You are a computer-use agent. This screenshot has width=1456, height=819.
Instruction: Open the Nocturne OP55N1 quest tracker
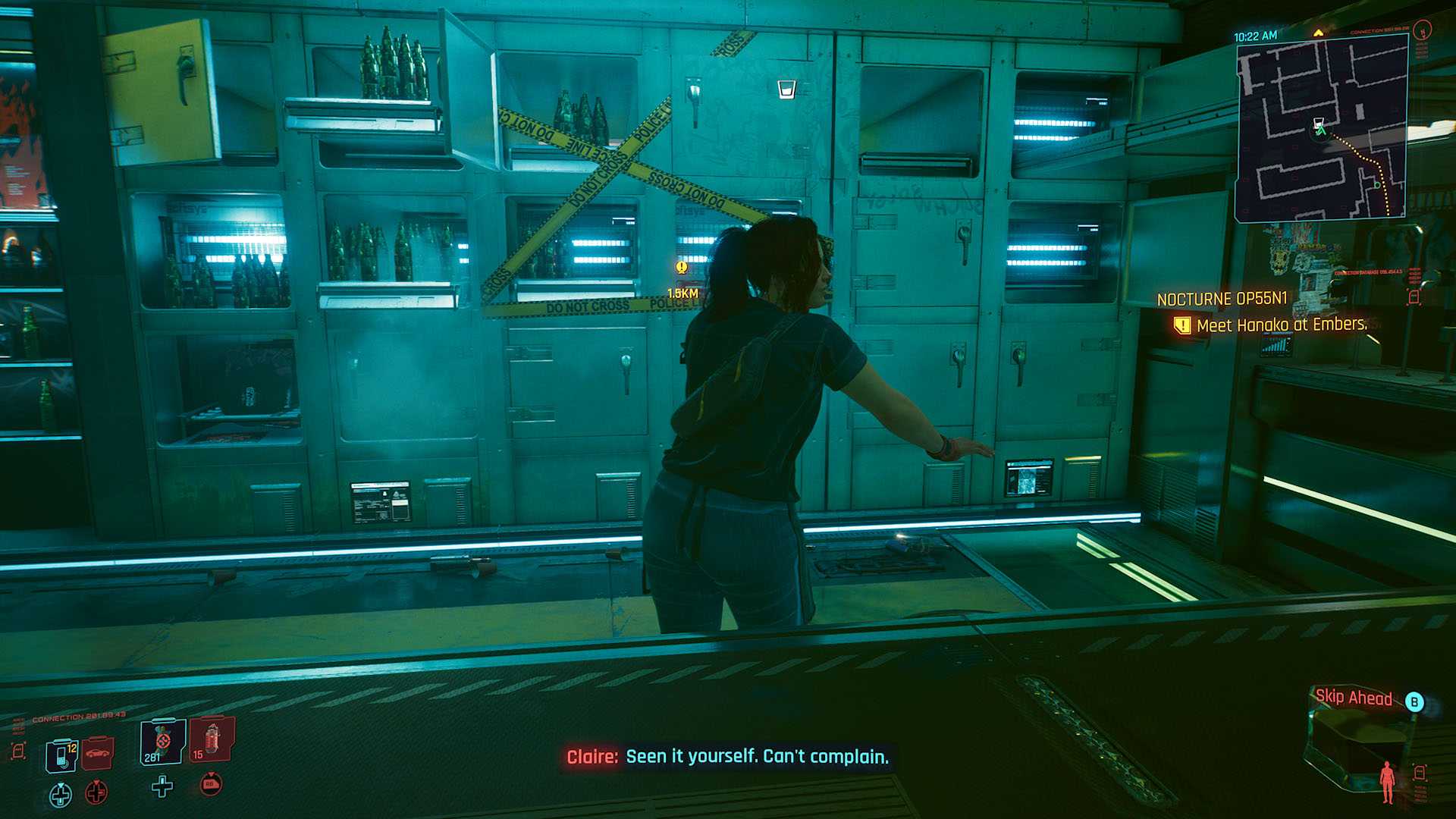click(1222, 300)
